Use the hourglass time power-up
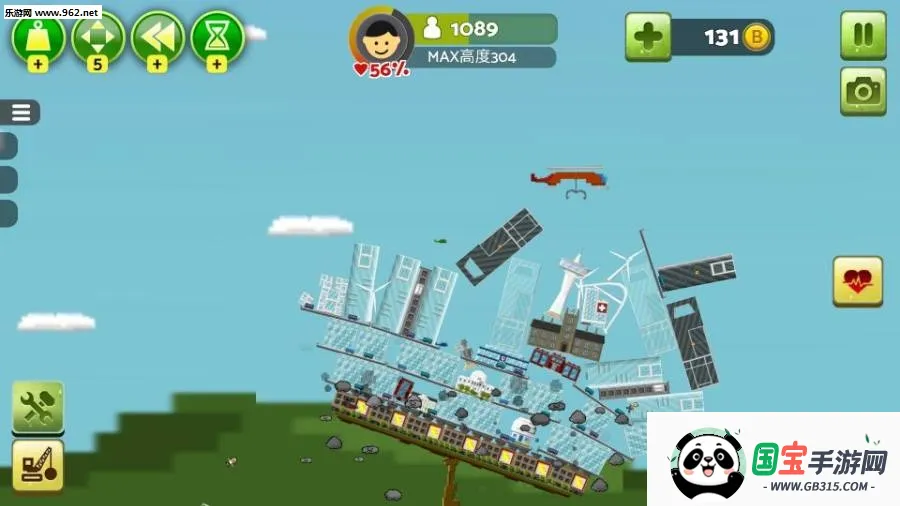 point(217,37)
